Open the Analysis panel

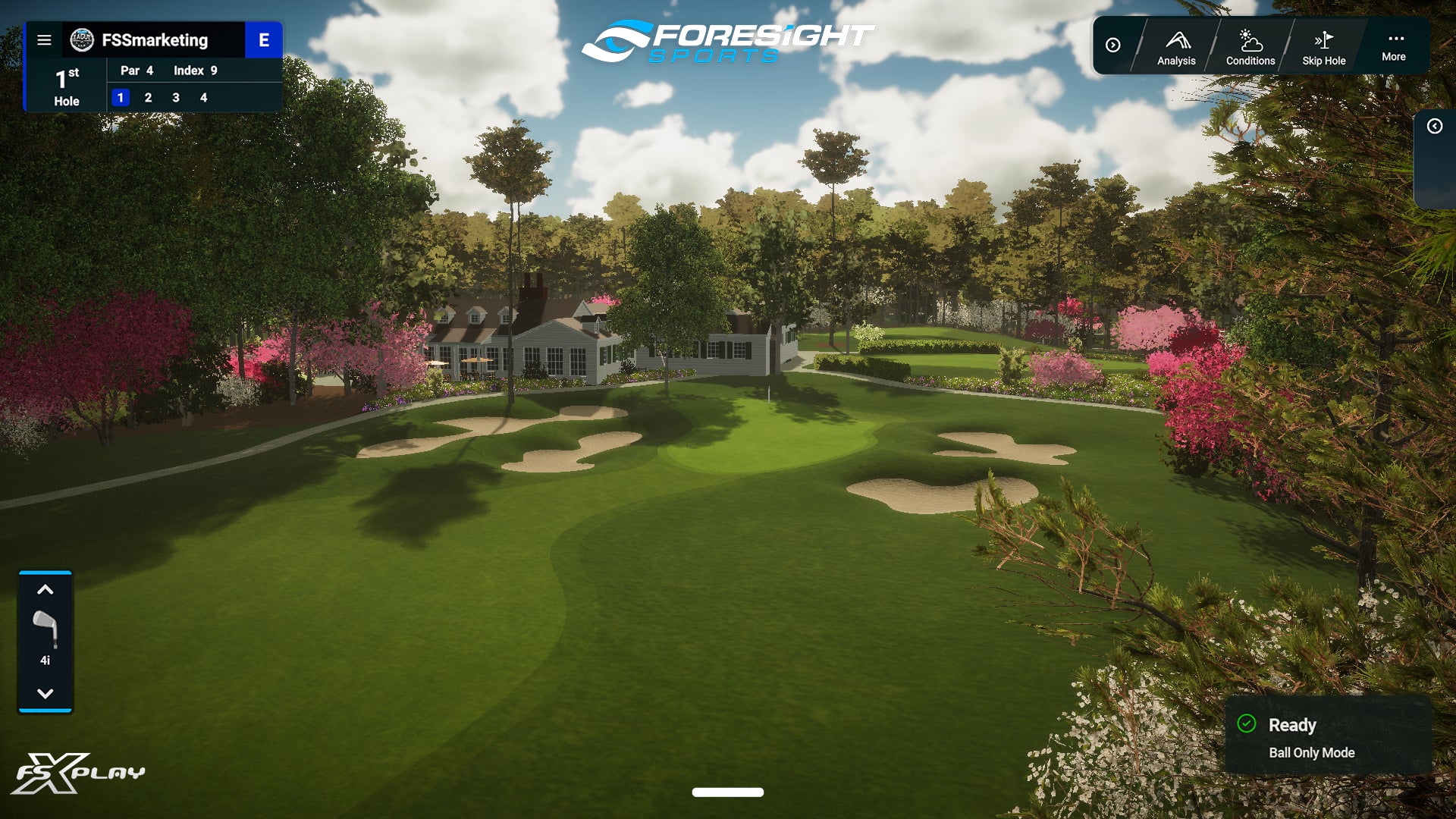(x=1176, y=47)
